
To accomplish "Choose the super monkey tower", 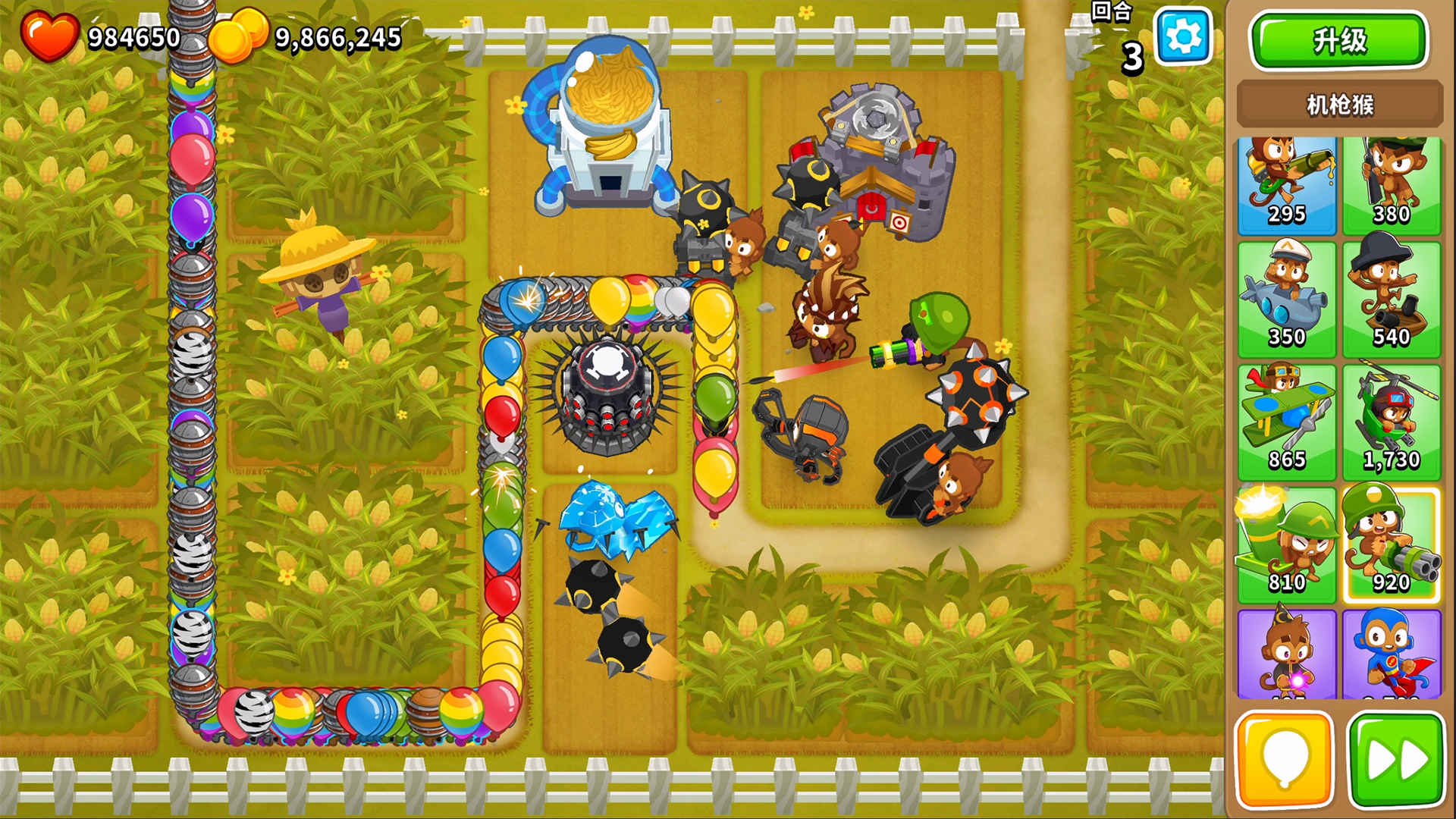I will coord(1391,655).
